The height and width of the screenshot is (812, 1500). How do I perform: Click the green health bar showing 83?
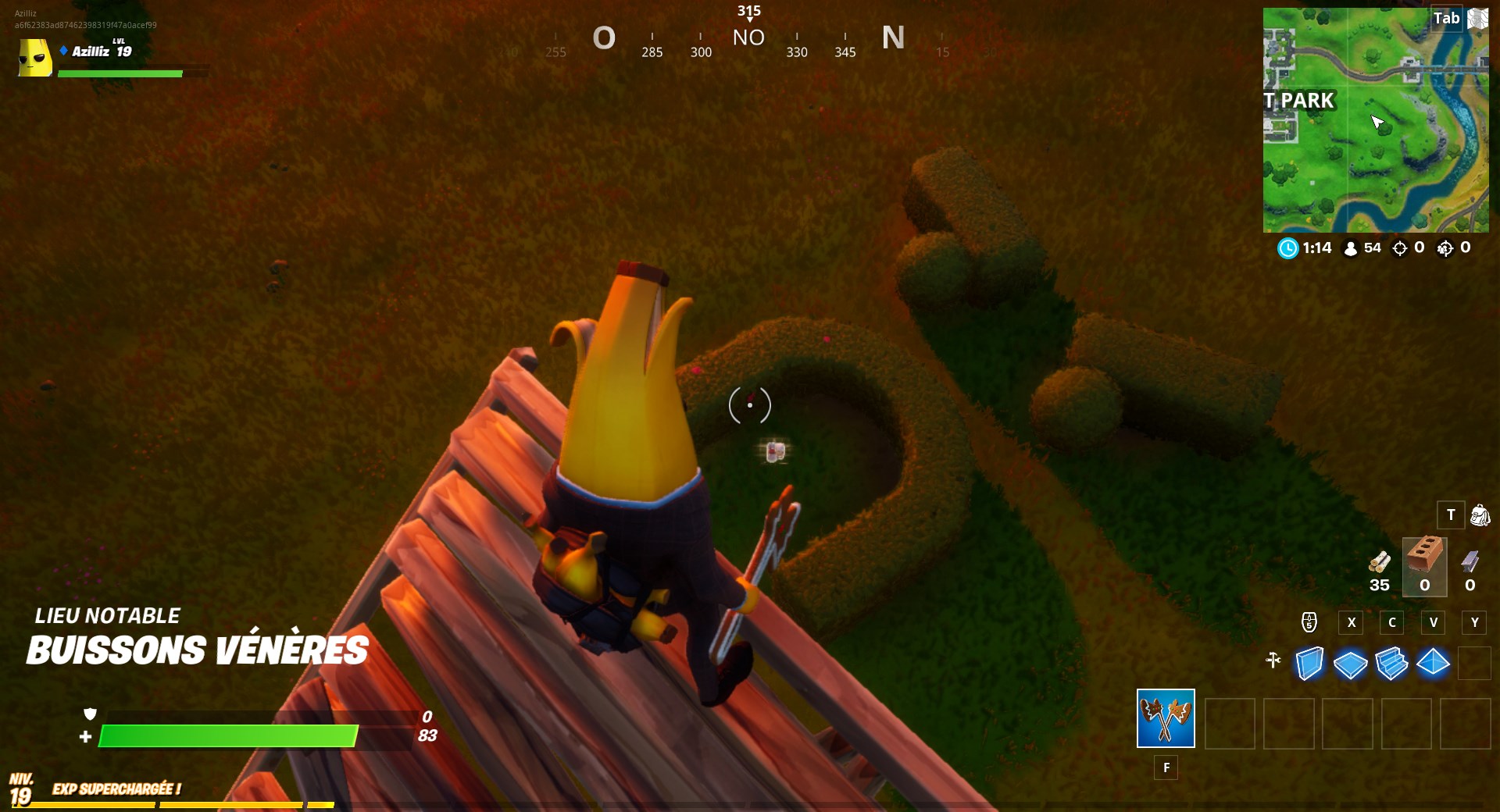(234, 735)
